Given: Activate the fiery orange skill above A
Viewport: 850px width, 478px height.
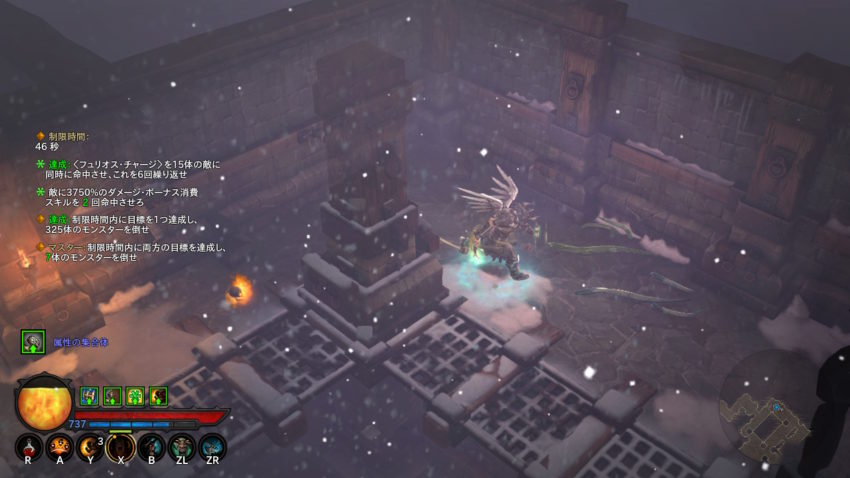Looking at the screenshot, I should pyautogui.click(x=59, y=446).
